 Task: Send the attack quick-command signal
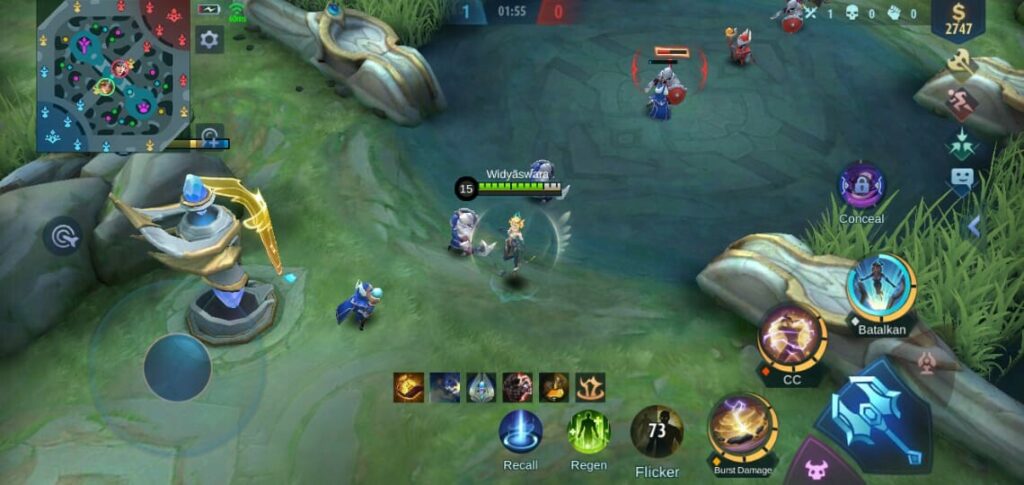point(960,64)
